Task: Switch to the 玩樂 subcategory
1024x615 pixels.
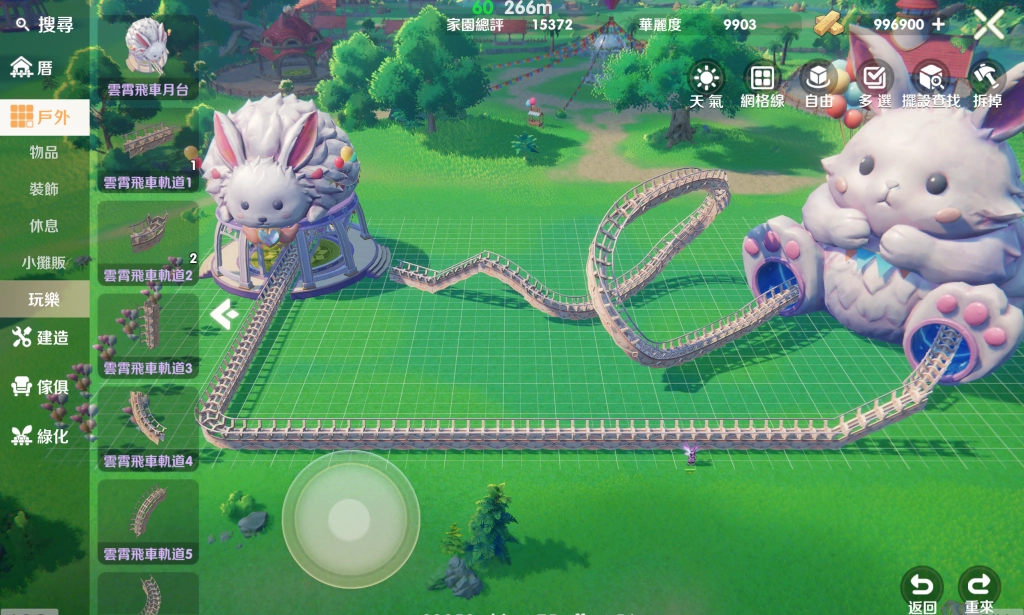Action: coord(44,299)
